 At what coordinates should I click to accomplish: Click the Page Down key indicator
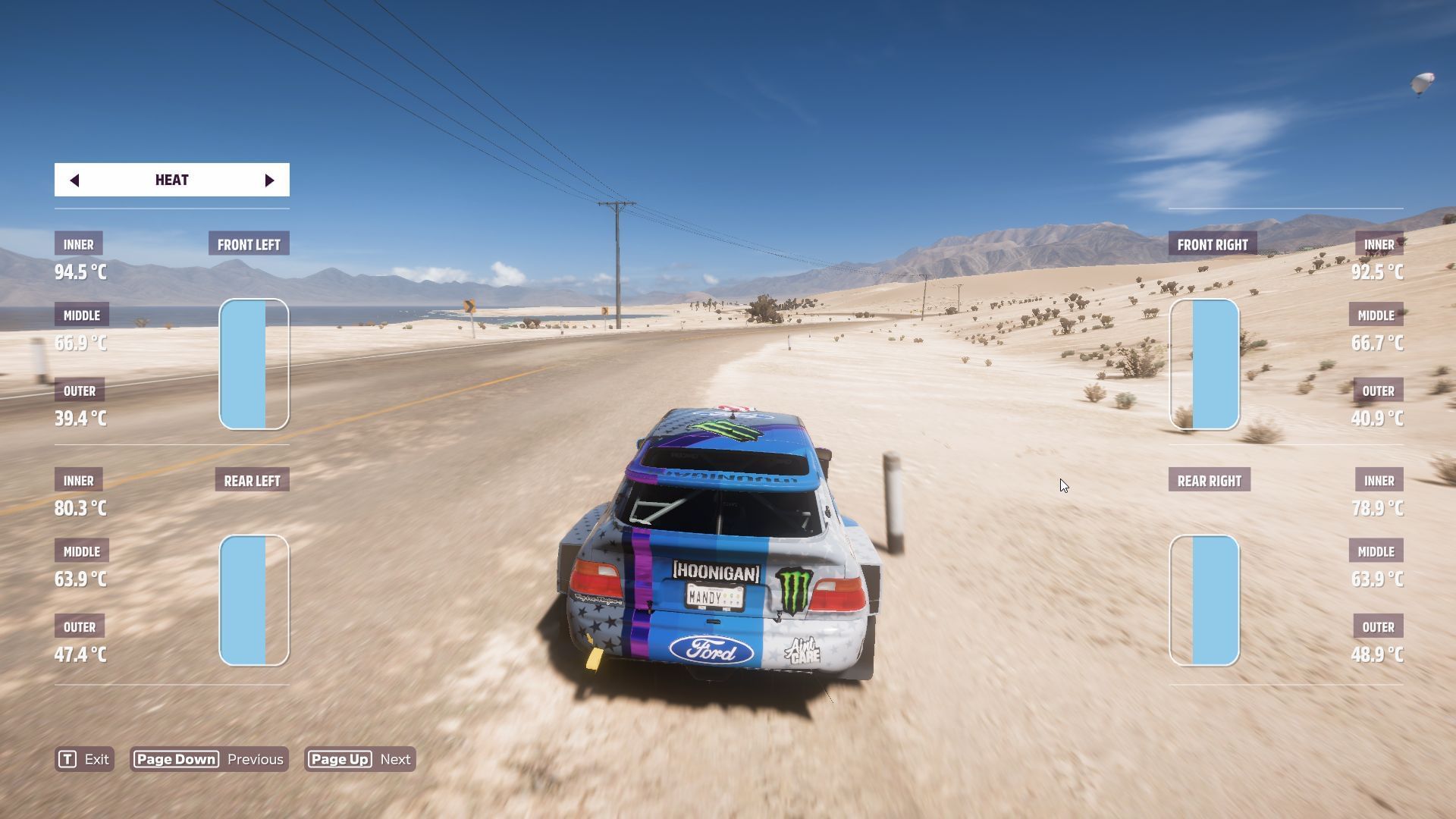coord(175,759)
